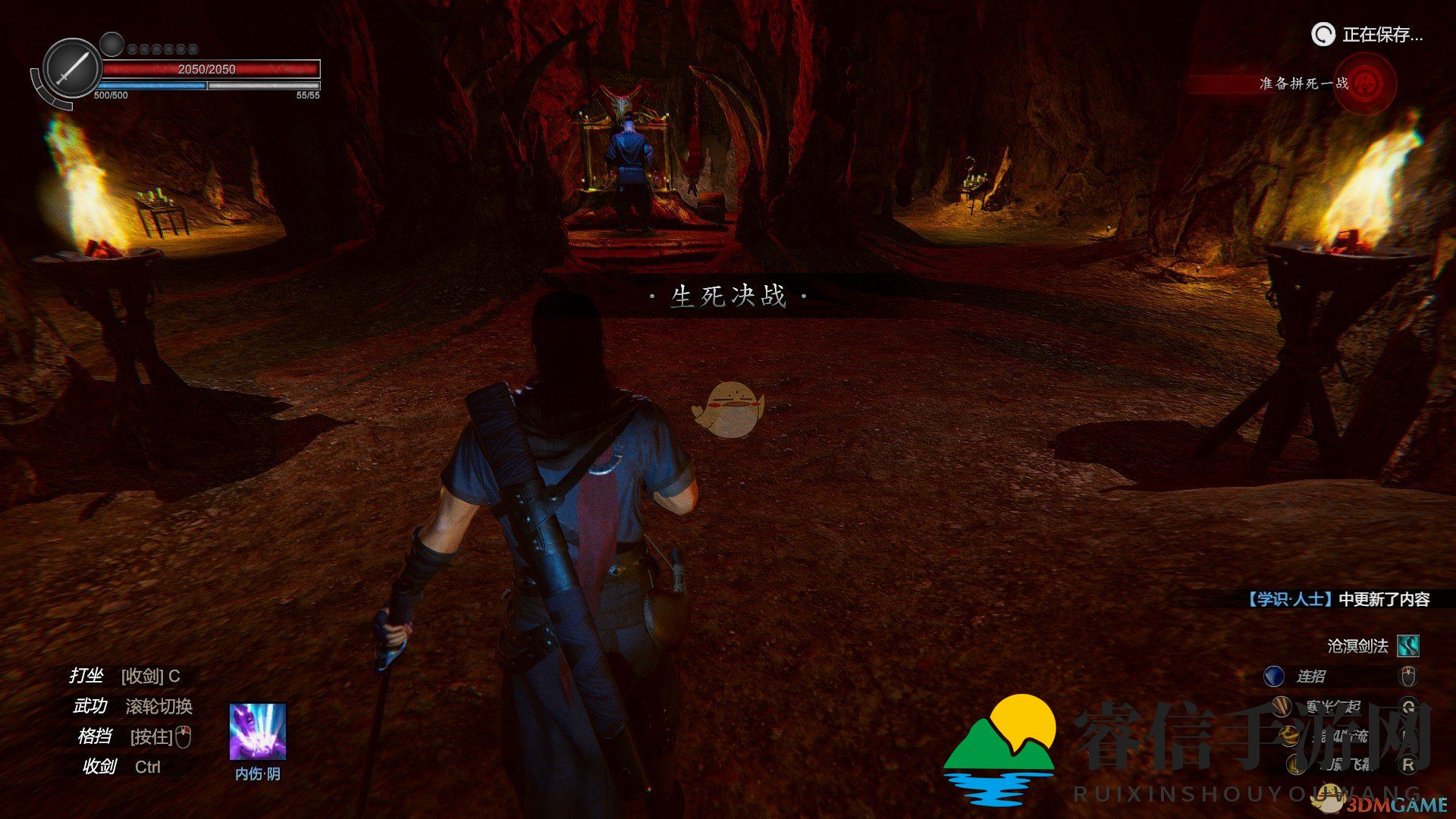Select the 寒光乍起 skill icon bound to Q
This screenshot has height=819, width=1456.
click(x=1282, y=708)
